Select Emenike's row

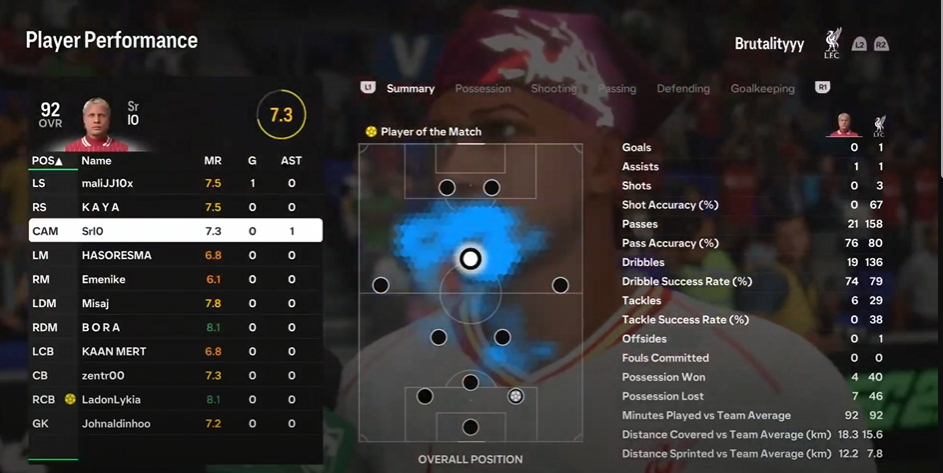tap(175, 279)
